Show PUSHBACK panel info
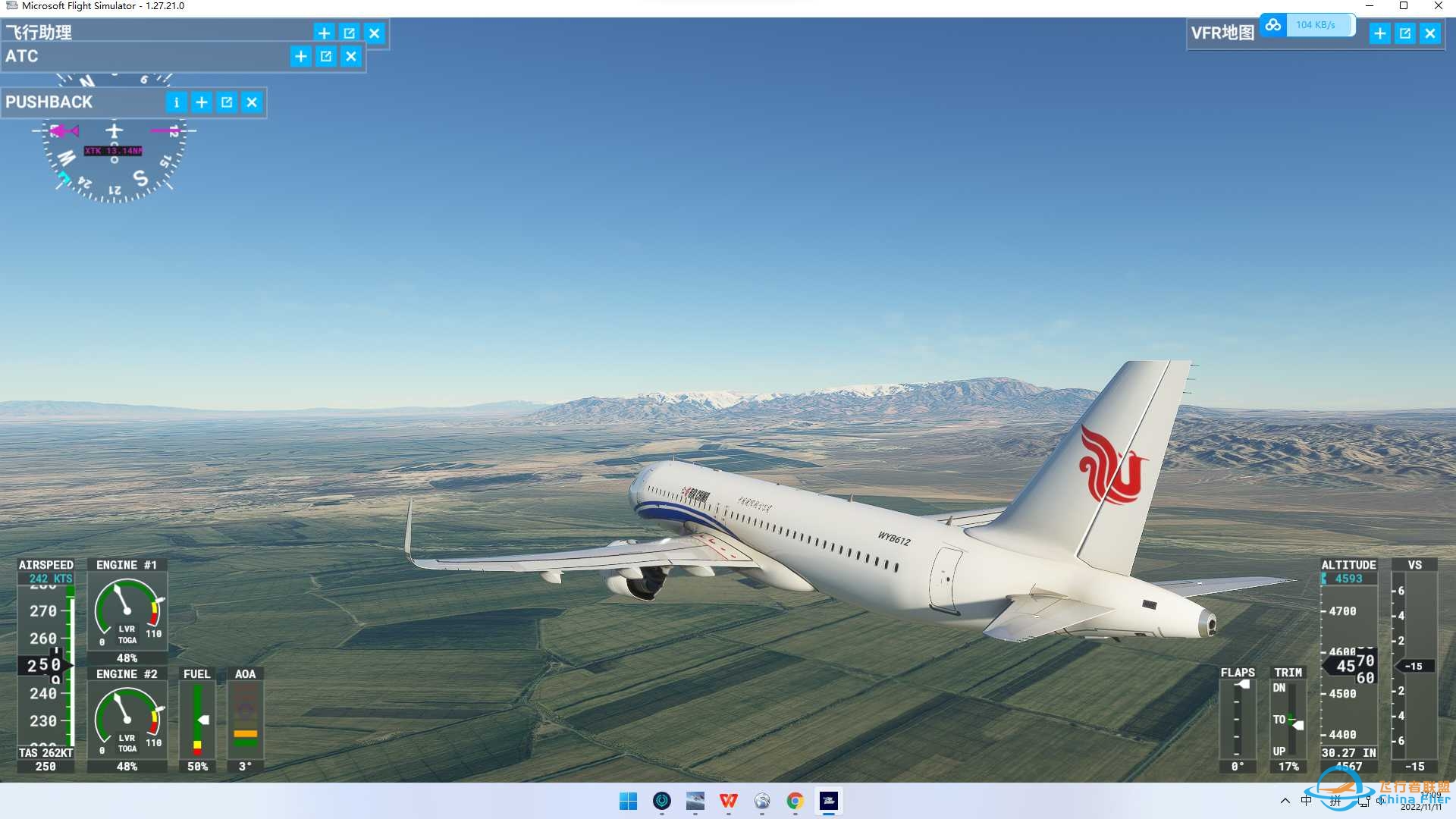Screen dimensions: 1456x819 [x=176, y=102]
